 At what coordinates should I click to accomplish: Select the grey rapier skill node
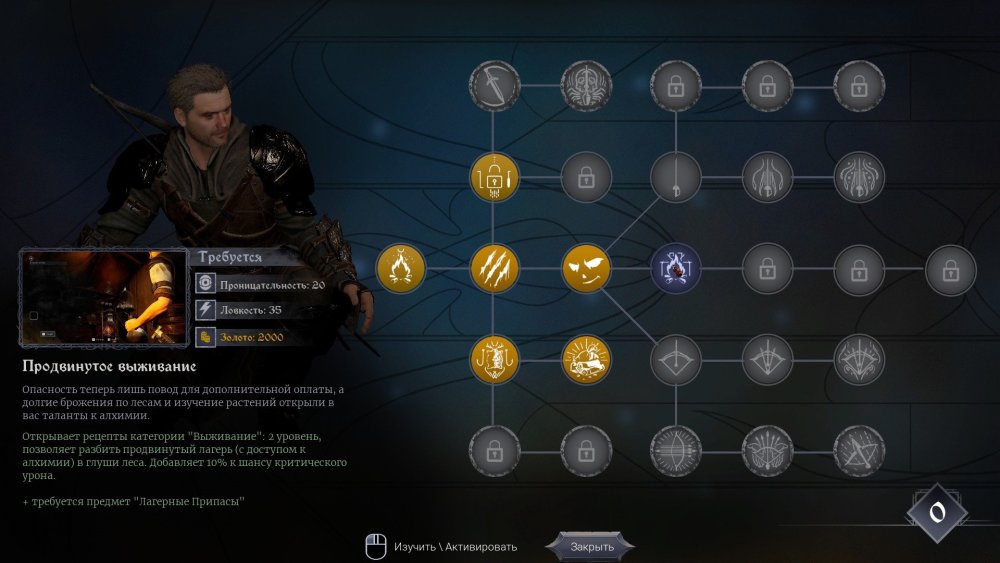676,178
